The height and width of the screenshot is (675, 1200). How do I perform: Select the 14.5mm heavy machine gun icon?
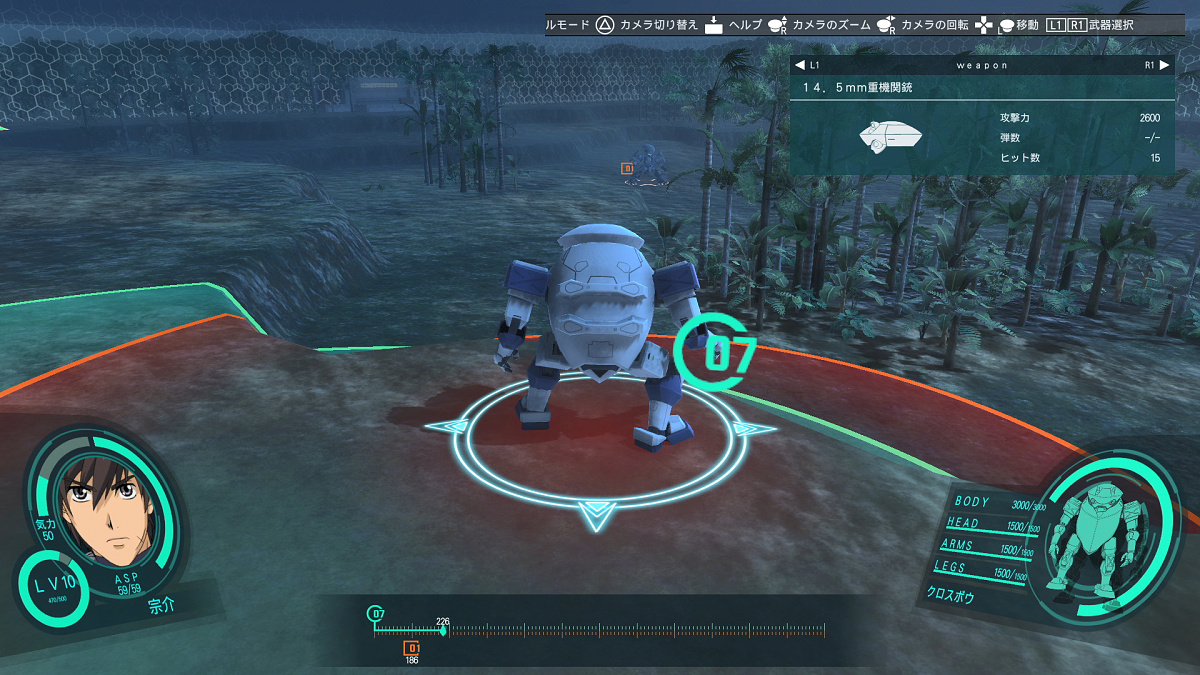[x=889, y=138]
